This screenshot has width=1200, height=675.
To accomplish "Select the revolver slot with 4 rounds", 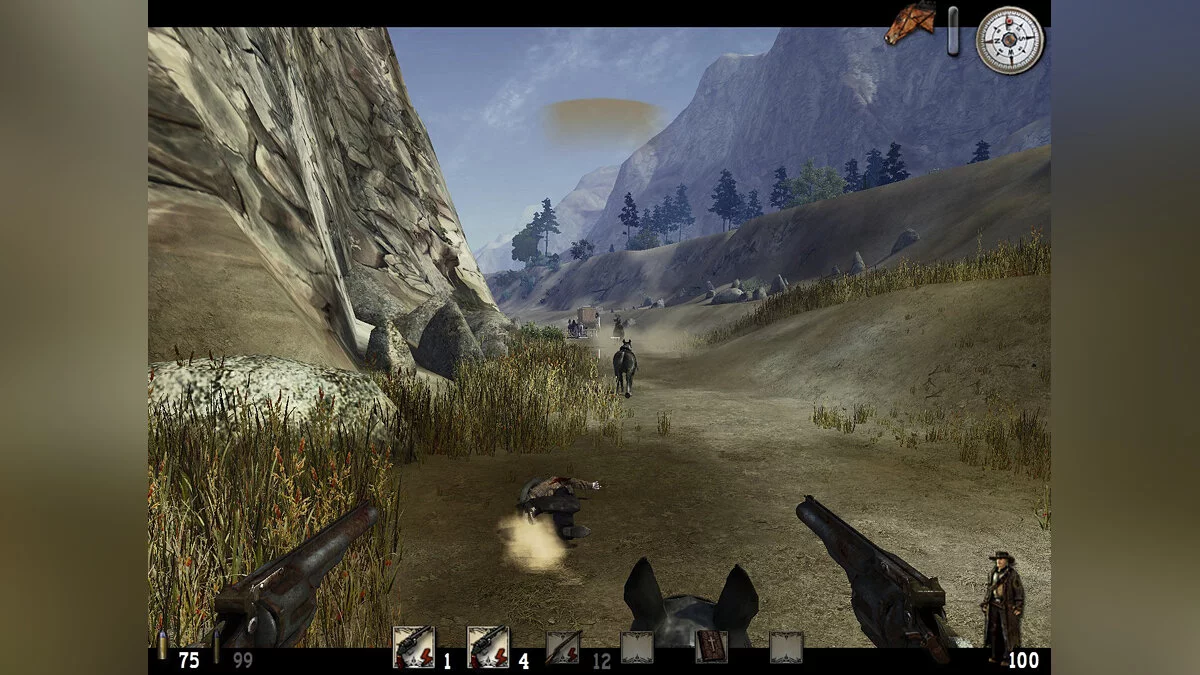I will point(488,647).
